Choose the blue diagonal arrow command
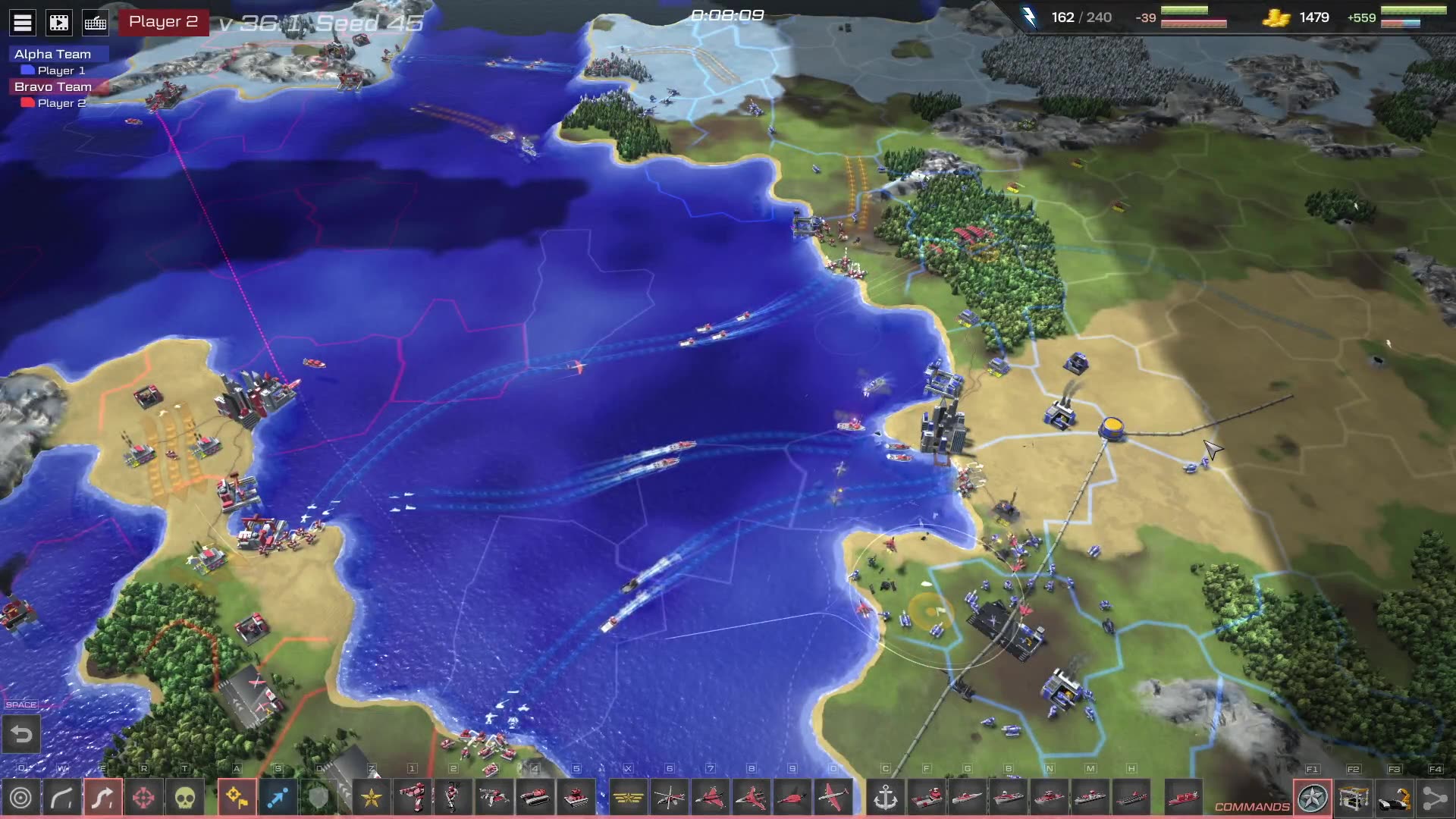Image resolution: width=1456 pixels, height=819 pixels. pos(278,798)
